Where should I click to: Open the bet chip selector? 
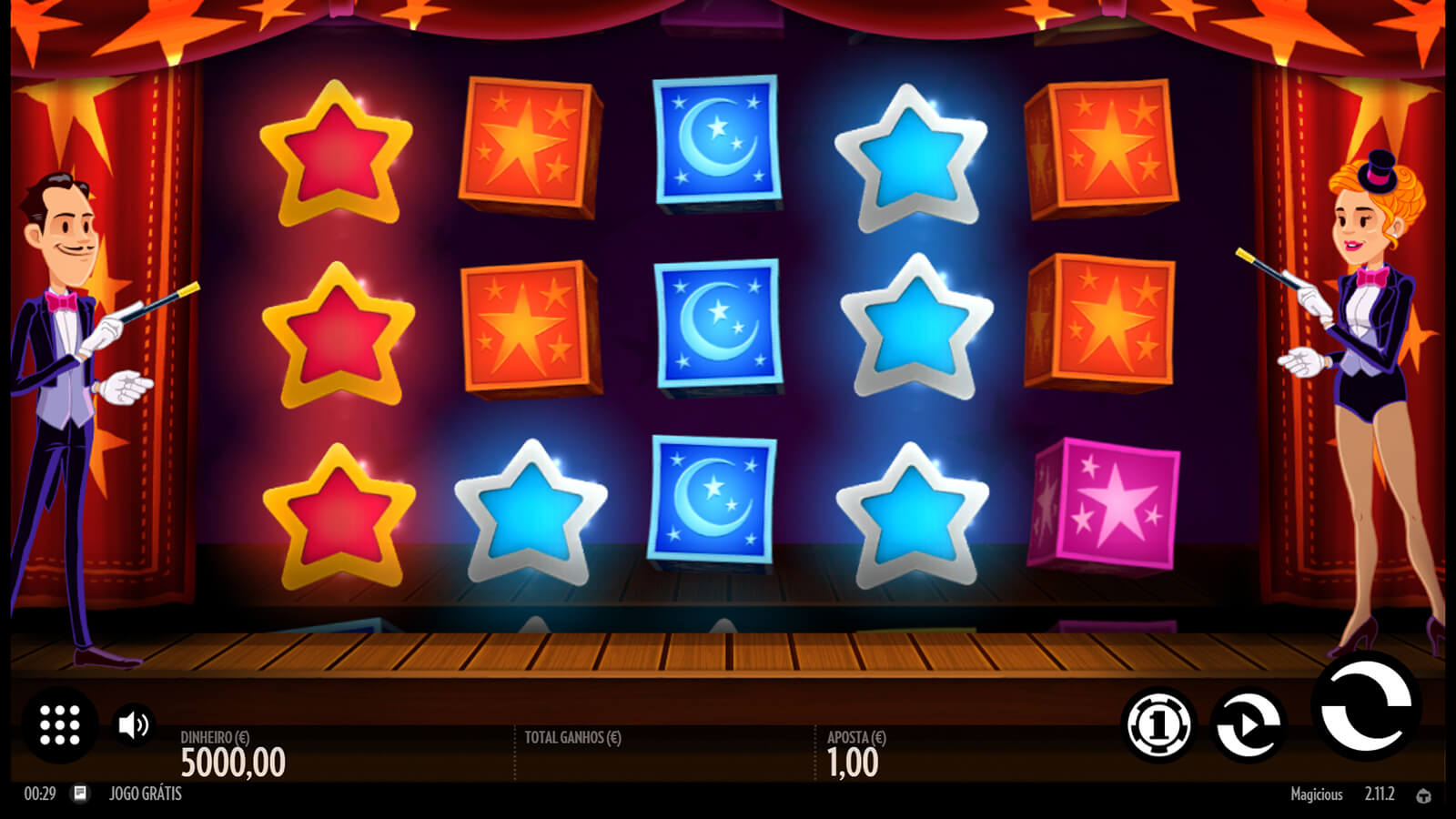click(1158, 725)
